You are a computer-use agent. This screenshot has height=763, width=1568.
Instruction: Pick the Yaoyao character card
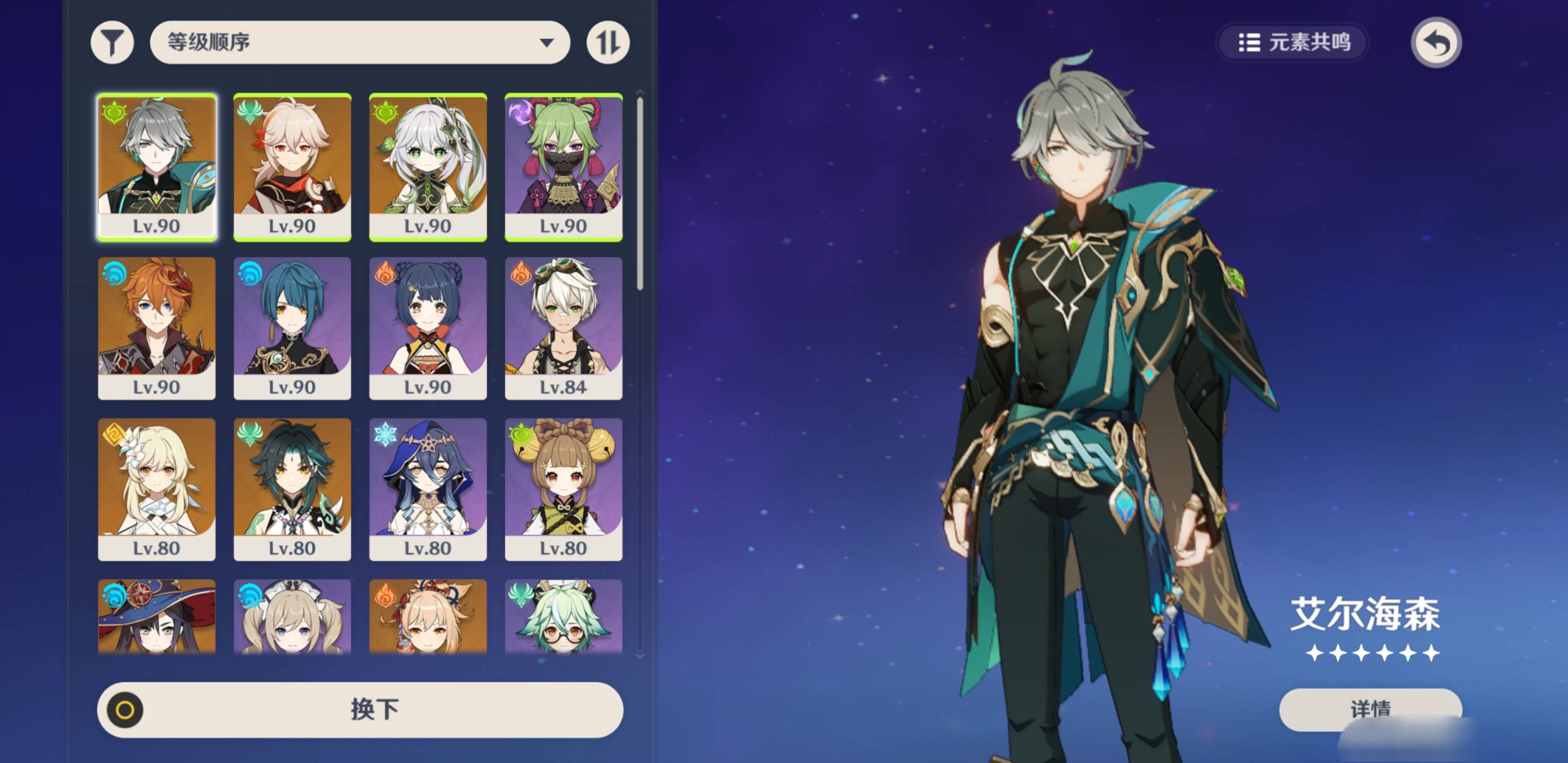(x=564, y=489)
